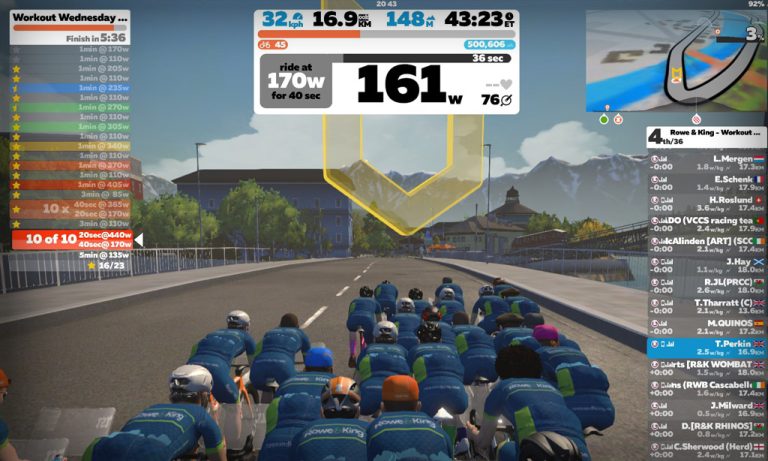Viewport: 768px width, 461px height.
Task: Click the highlighted T.Perkin rider row
Action: coord(706,348)
